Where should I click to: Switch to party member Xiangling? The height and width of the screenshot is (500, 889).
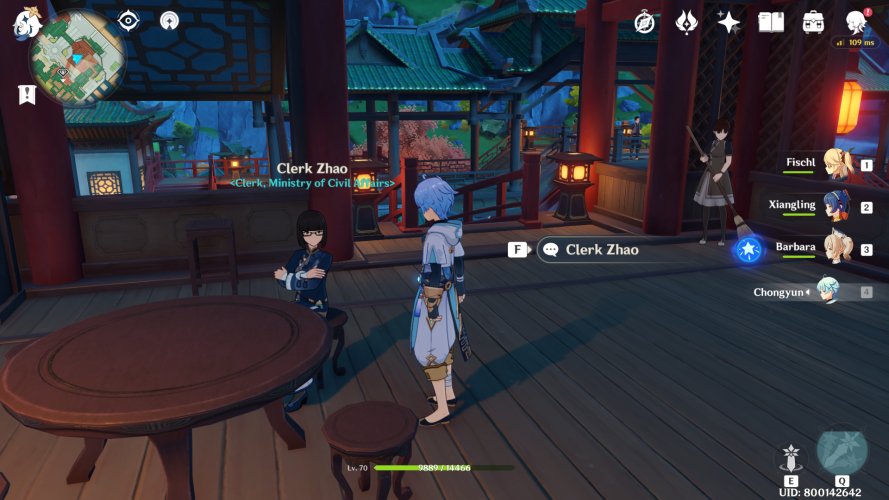point(838,206)
